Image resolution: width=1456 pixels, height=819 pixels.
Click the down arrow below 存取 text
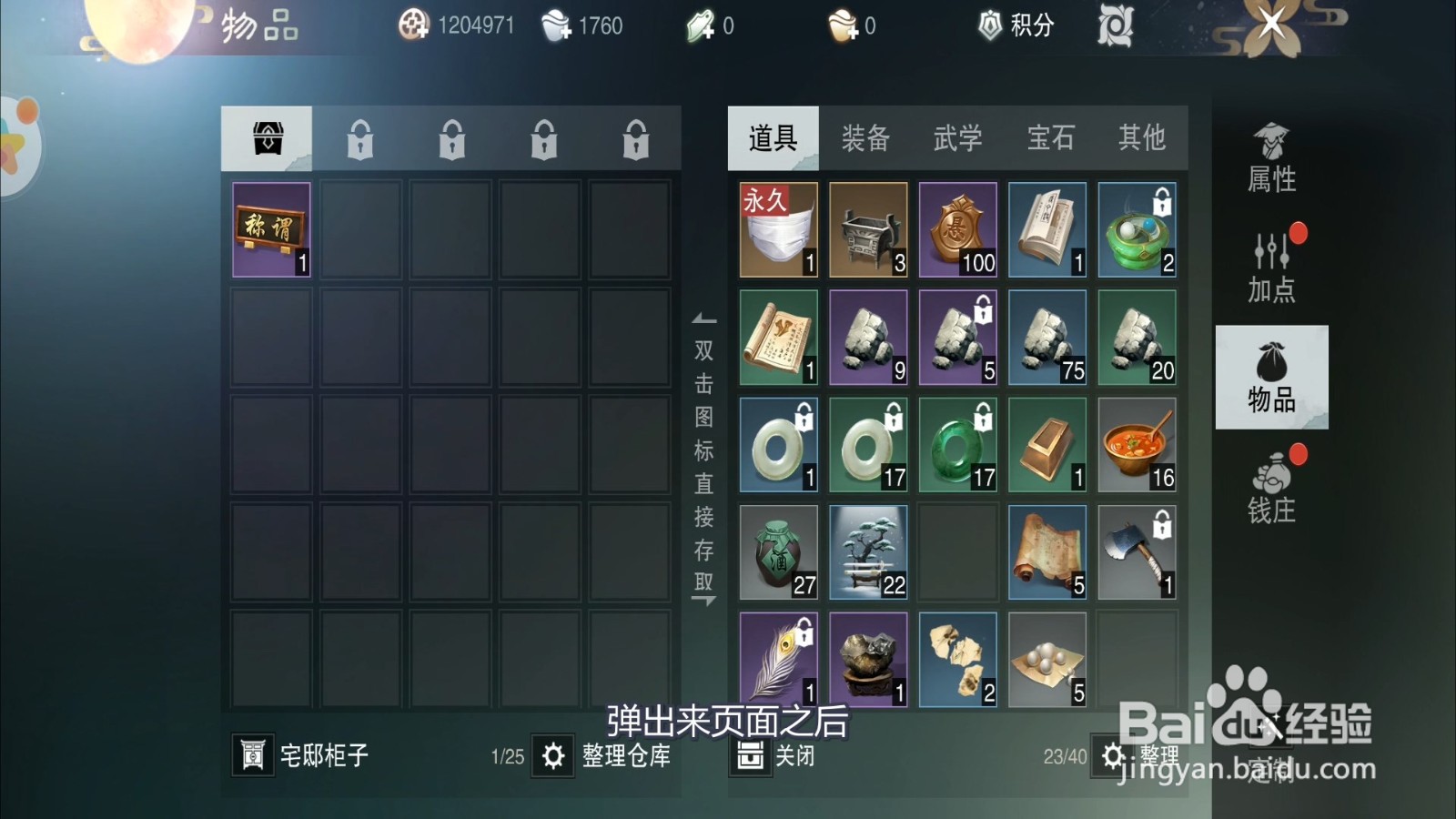(703, 601)
